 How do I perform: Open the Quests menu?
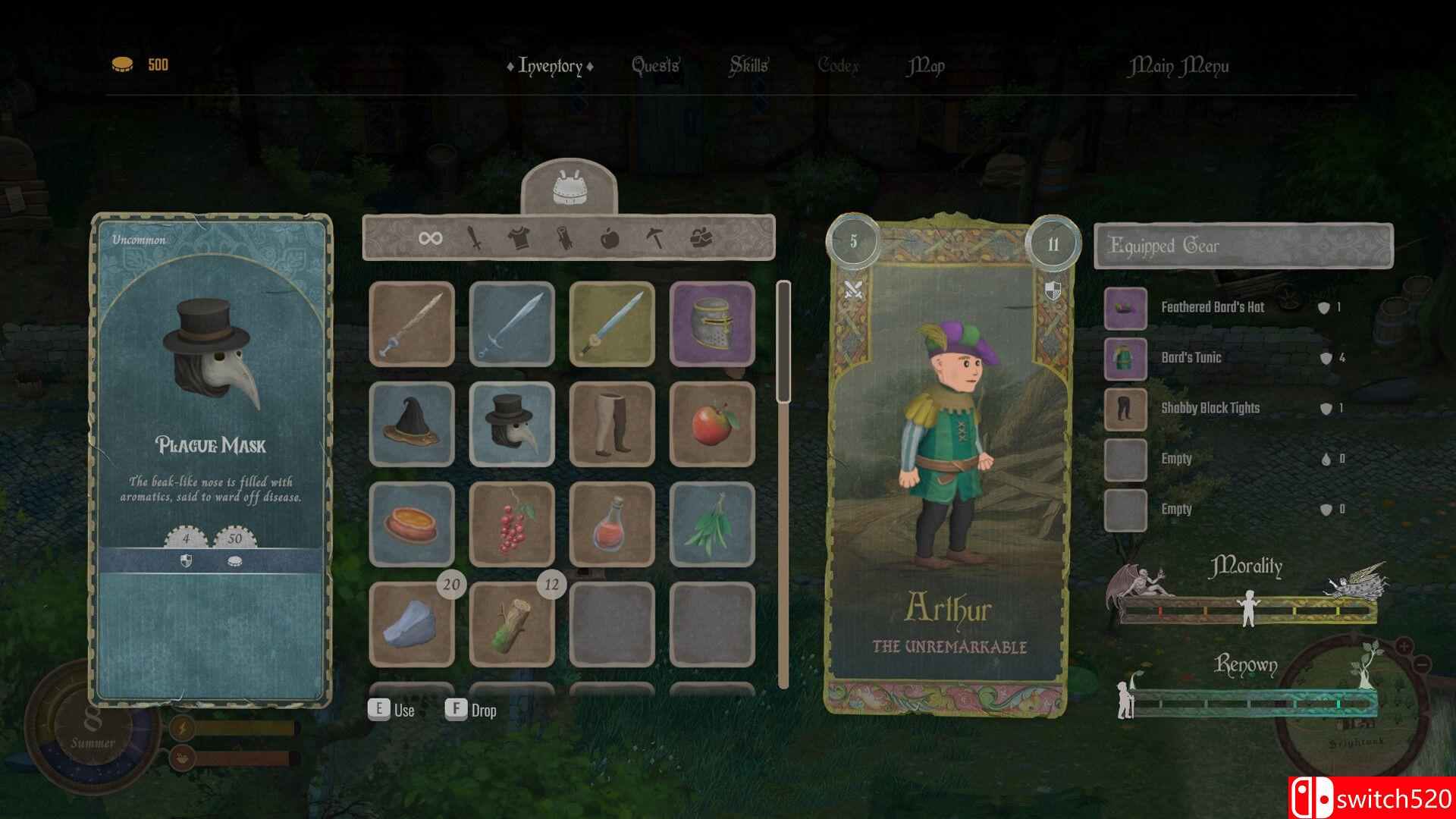click(654, 67)
